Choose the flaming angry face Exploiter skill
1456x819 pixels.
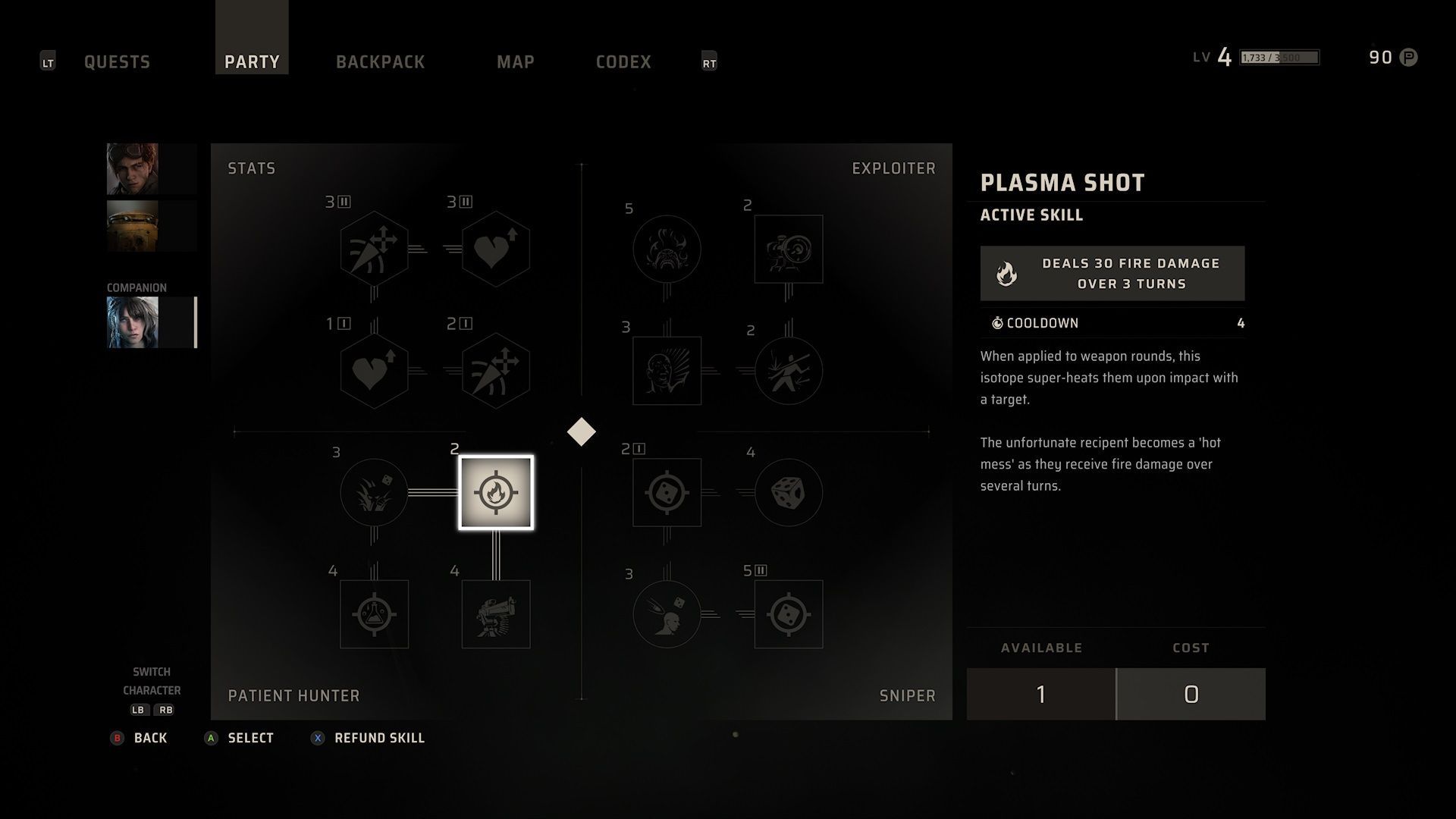(x=667, y=249)
